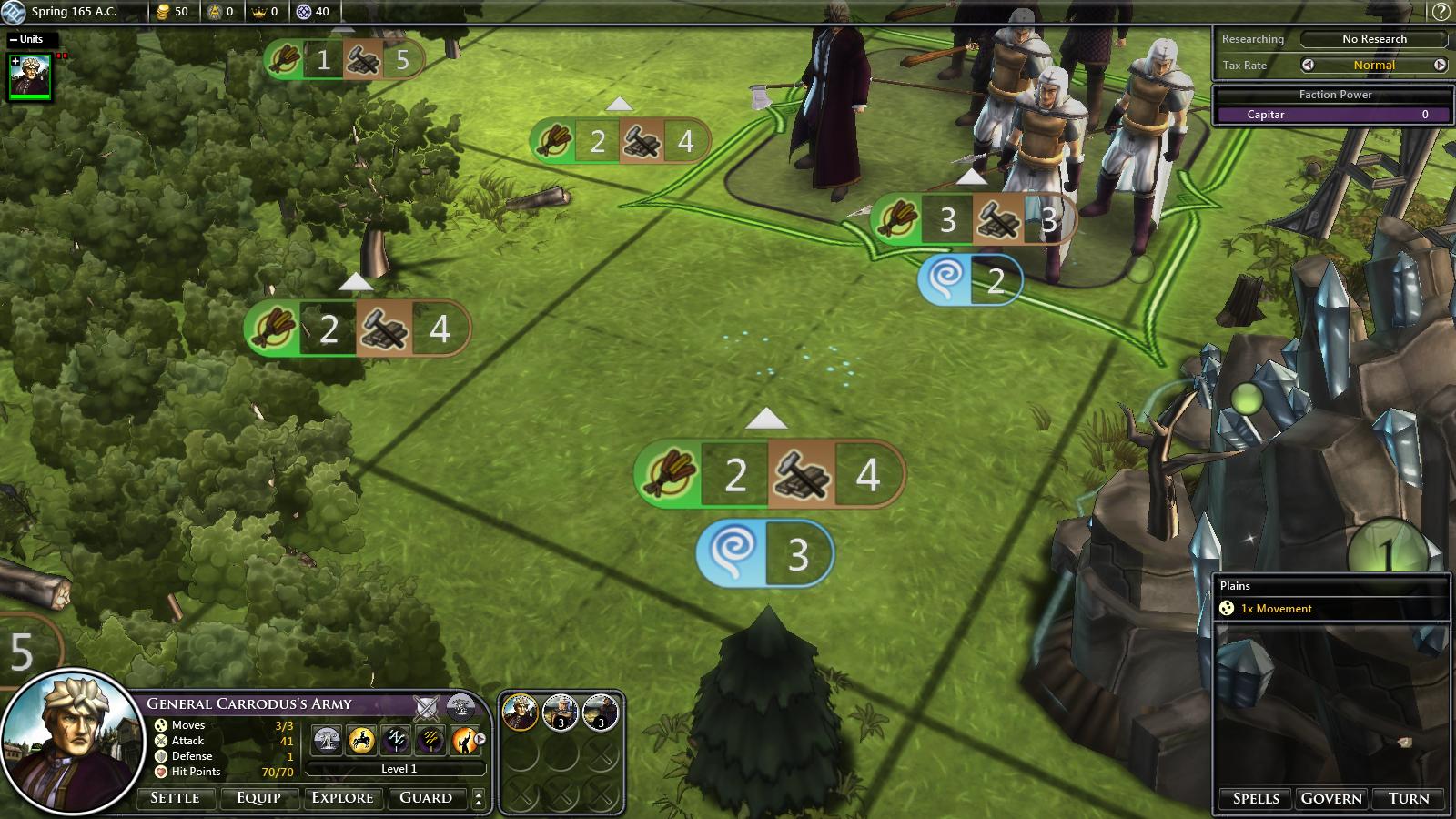Click the Settle command button
This screenshot has width=1456, height=819.
click(175, 798)
